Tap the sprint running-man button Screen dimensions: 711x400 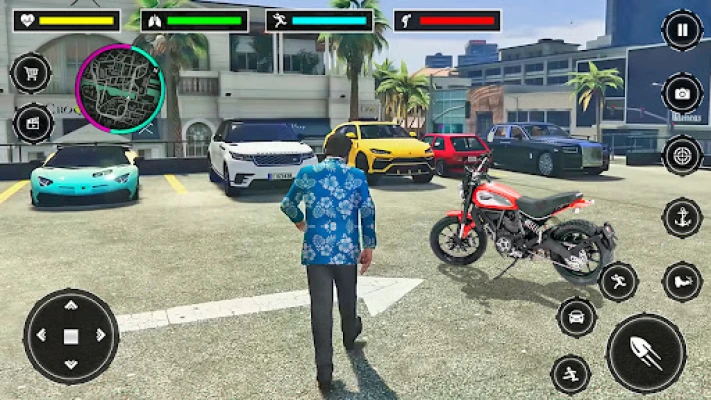click(619, 281)
